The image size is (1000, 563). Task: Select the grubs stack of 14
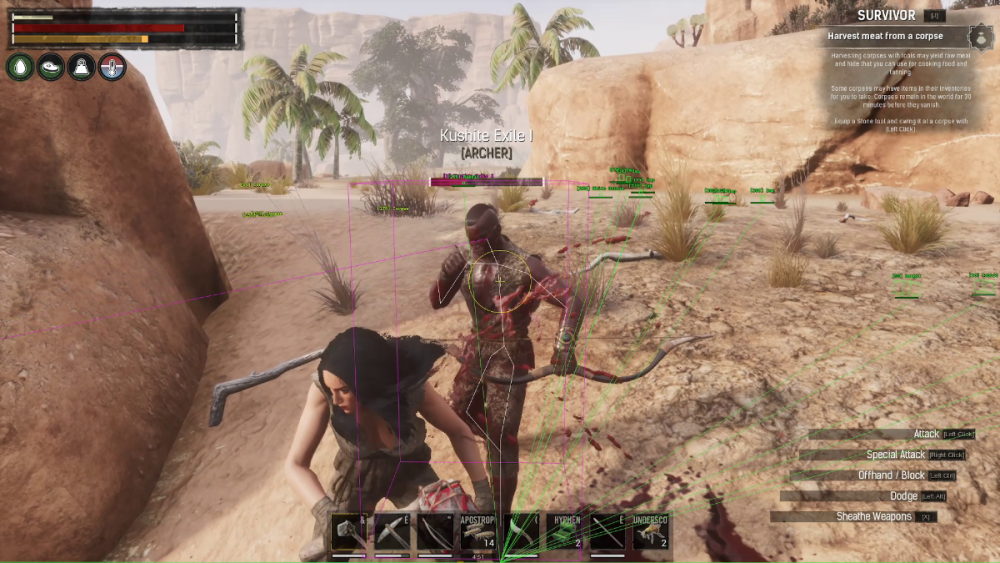(x=478, y=532)
